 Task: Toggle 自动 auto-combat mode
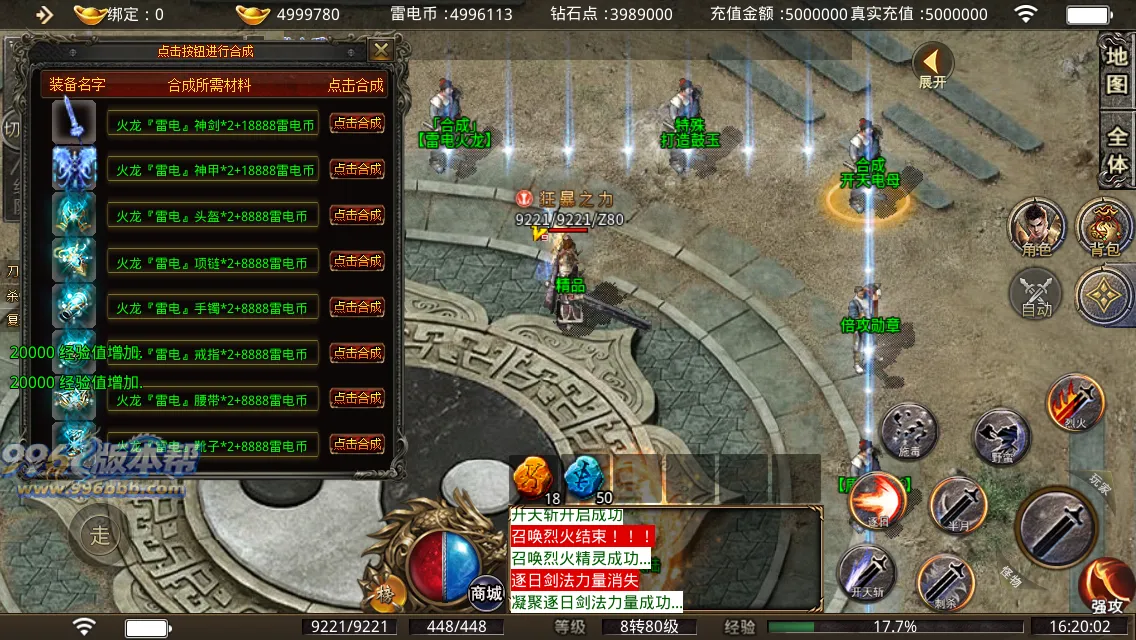pyautogui.click(x=1037, y=295)
